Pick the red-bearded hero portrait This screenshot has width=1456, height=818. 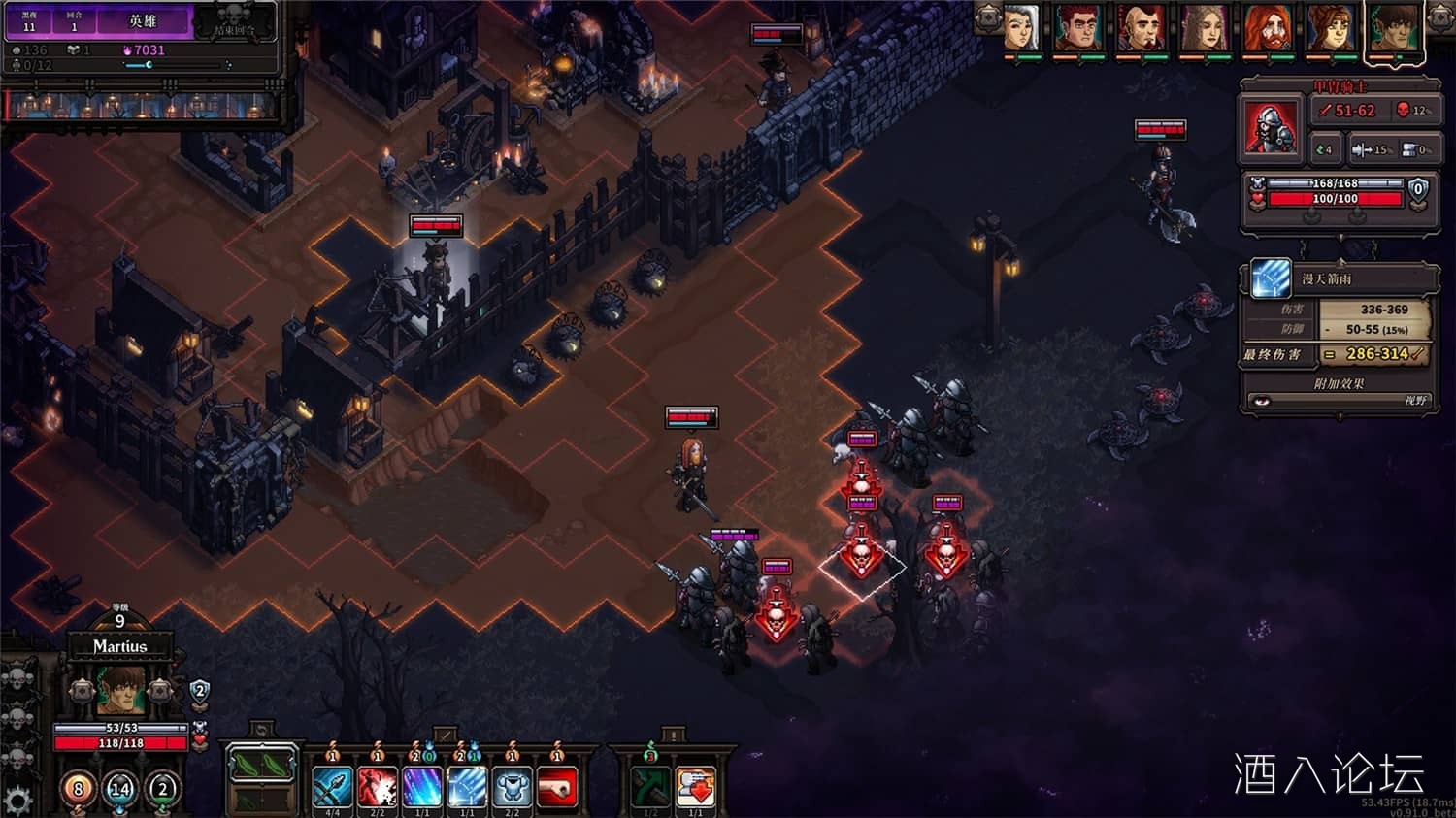point(1267,27)
